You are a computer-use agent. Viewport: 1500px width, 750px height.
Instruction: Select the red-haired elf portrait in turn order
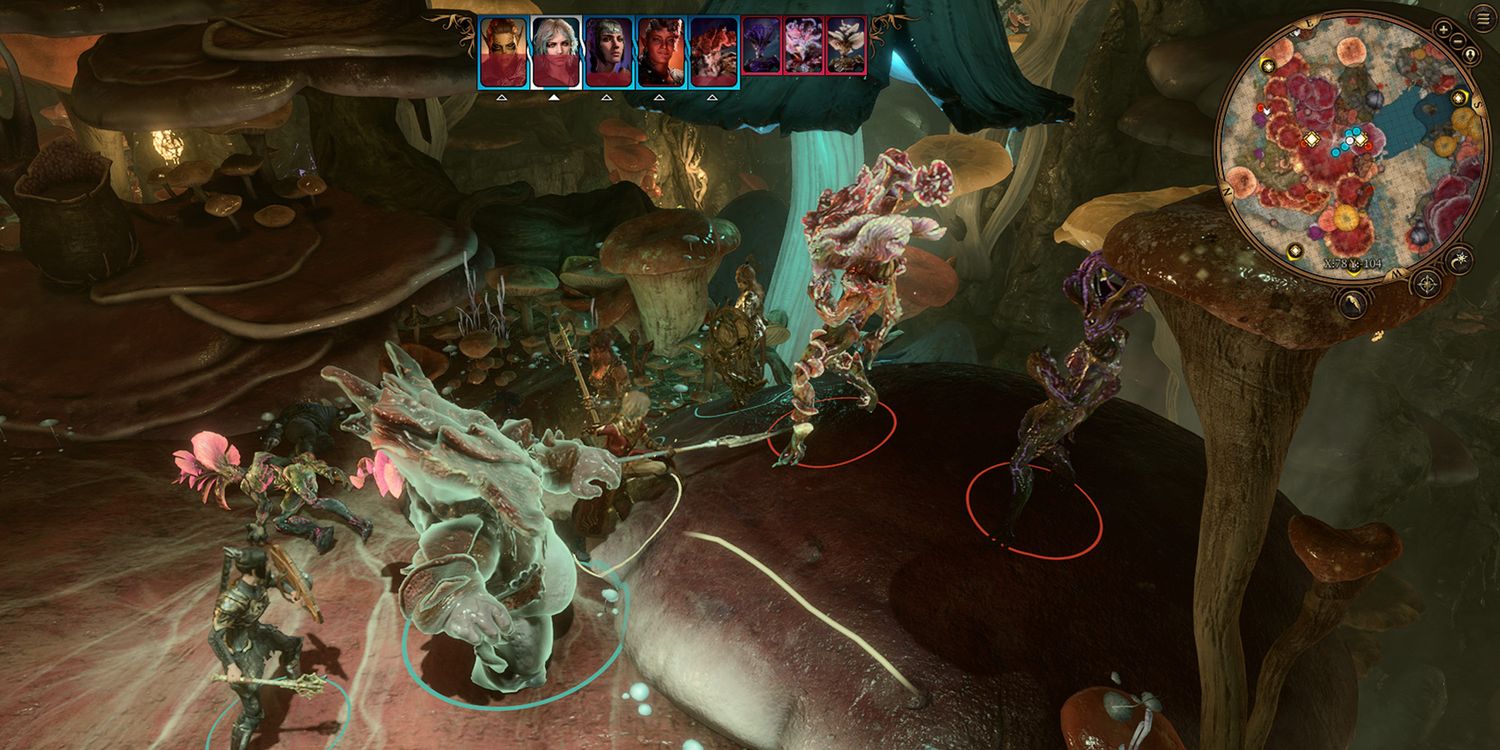(x=503, y=52)
